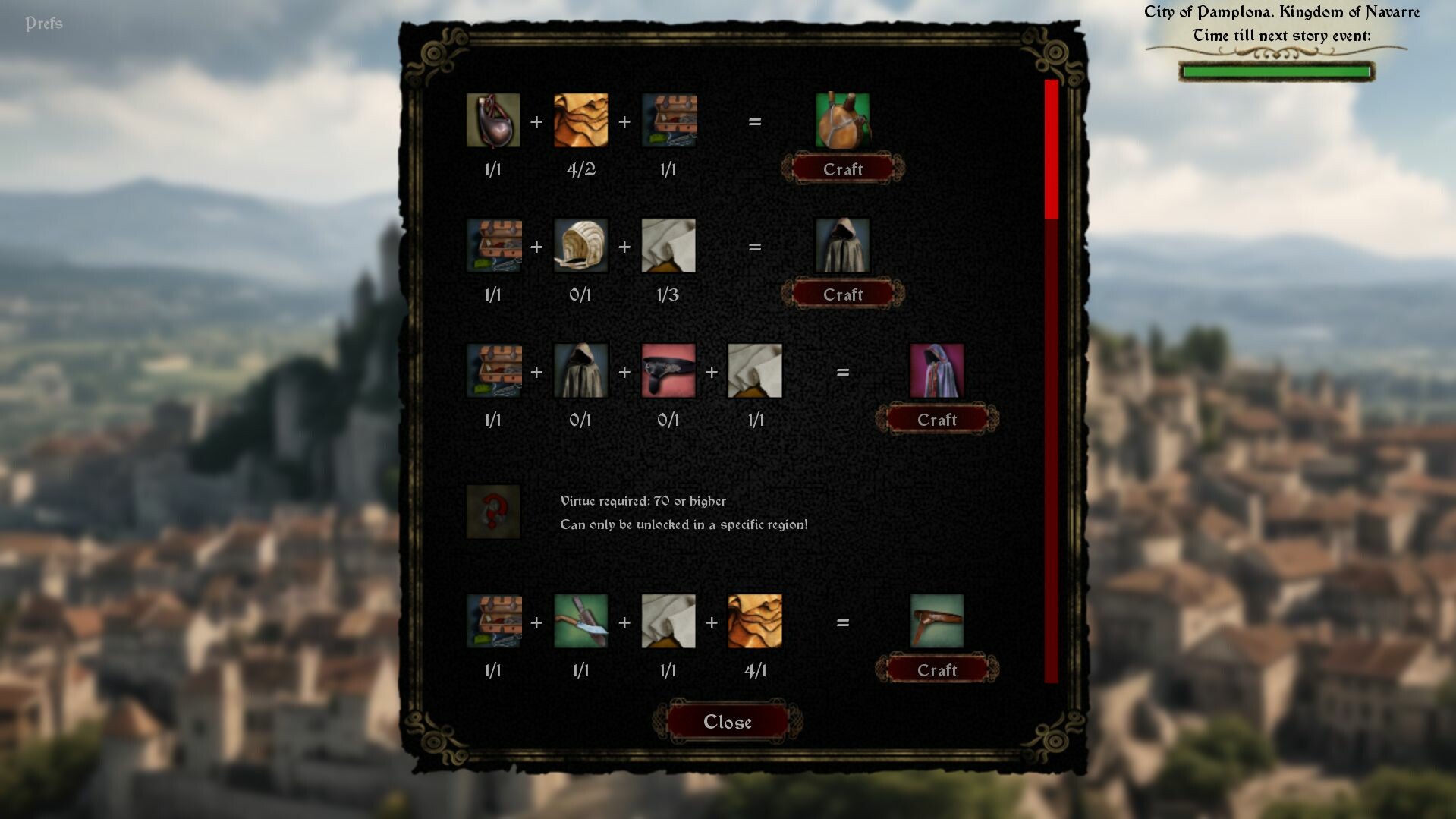Click the green story event progress bar

[1275, 71]
